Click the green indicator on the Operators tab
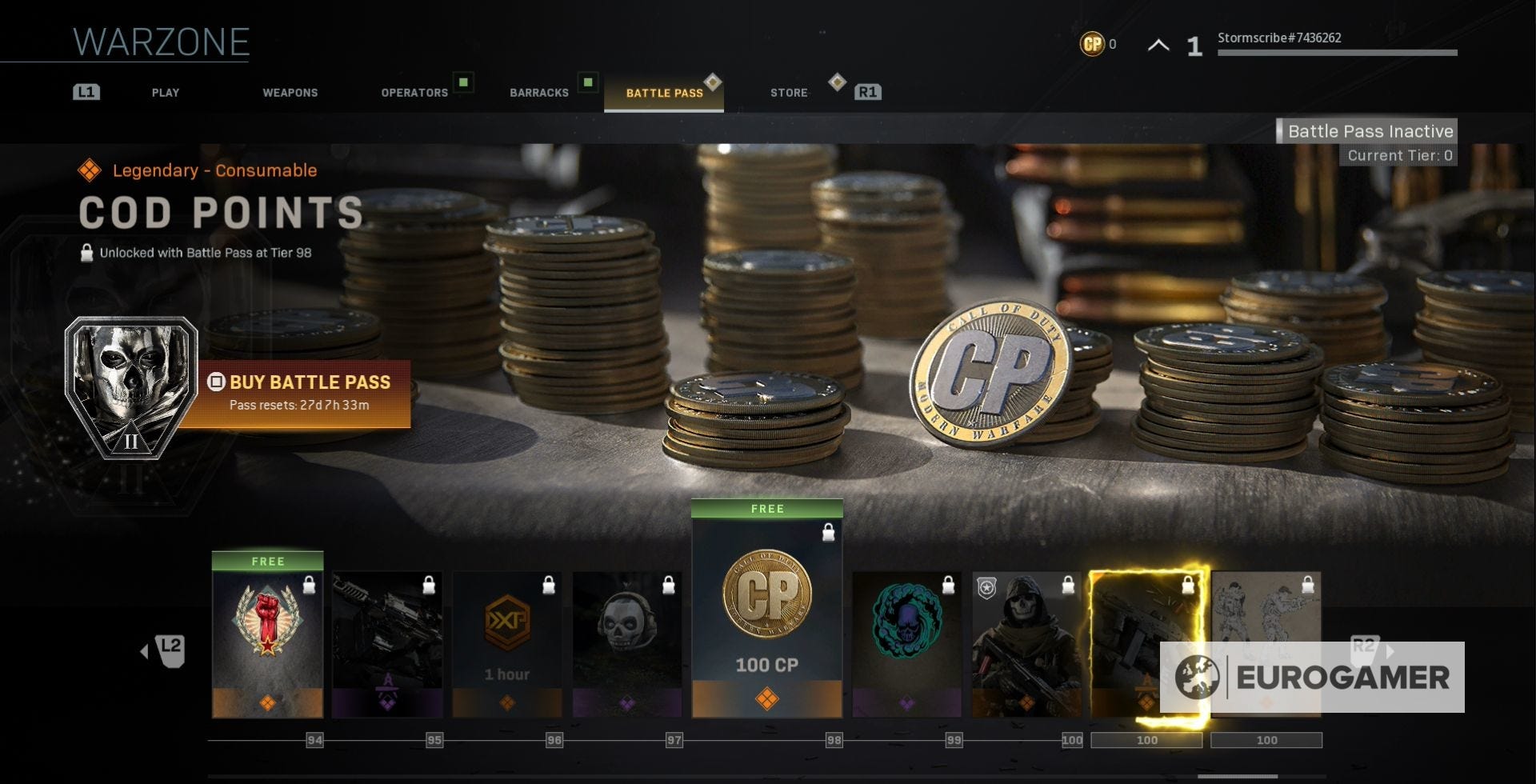This screenshot has width=1536, height=784. (x=462, y=82)
